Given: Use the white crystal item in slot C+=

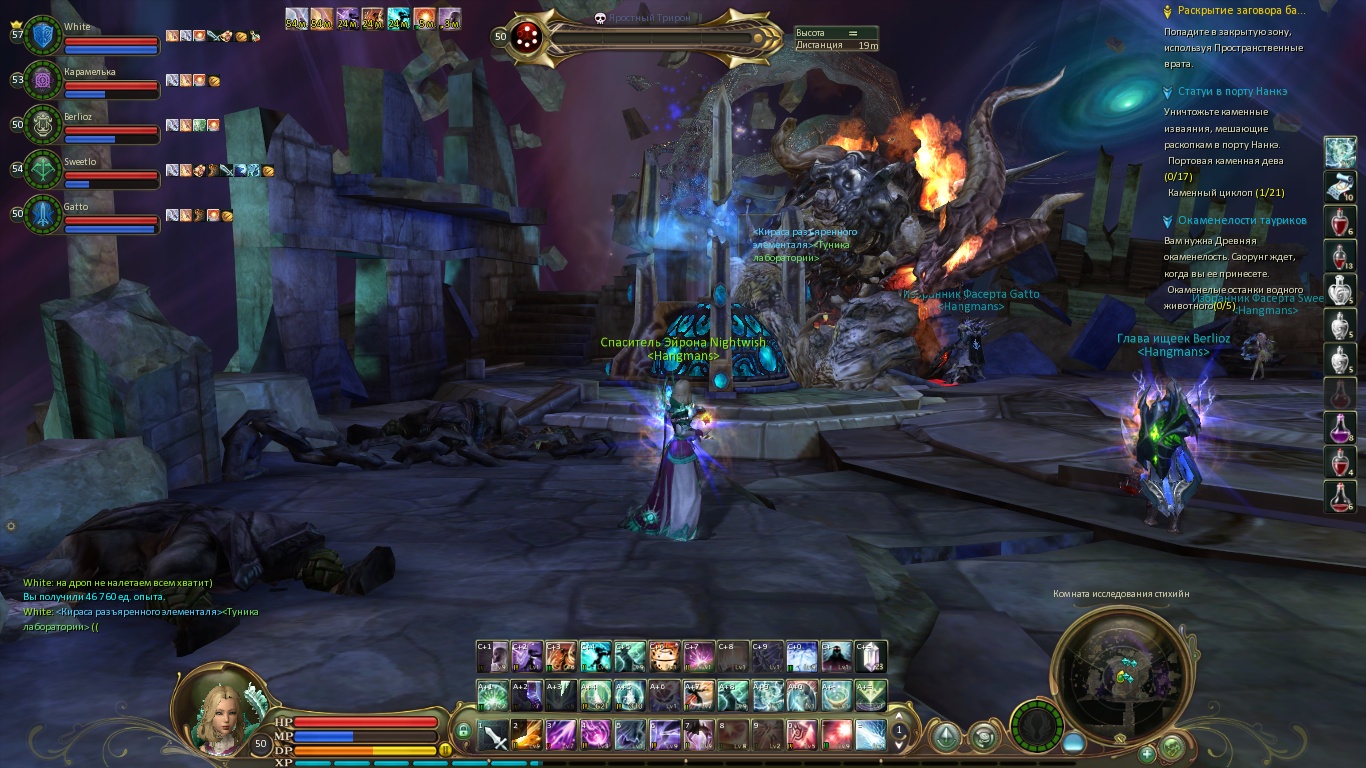Looking at the screenshot, I should pyautogui.click(x=870, y=656).
